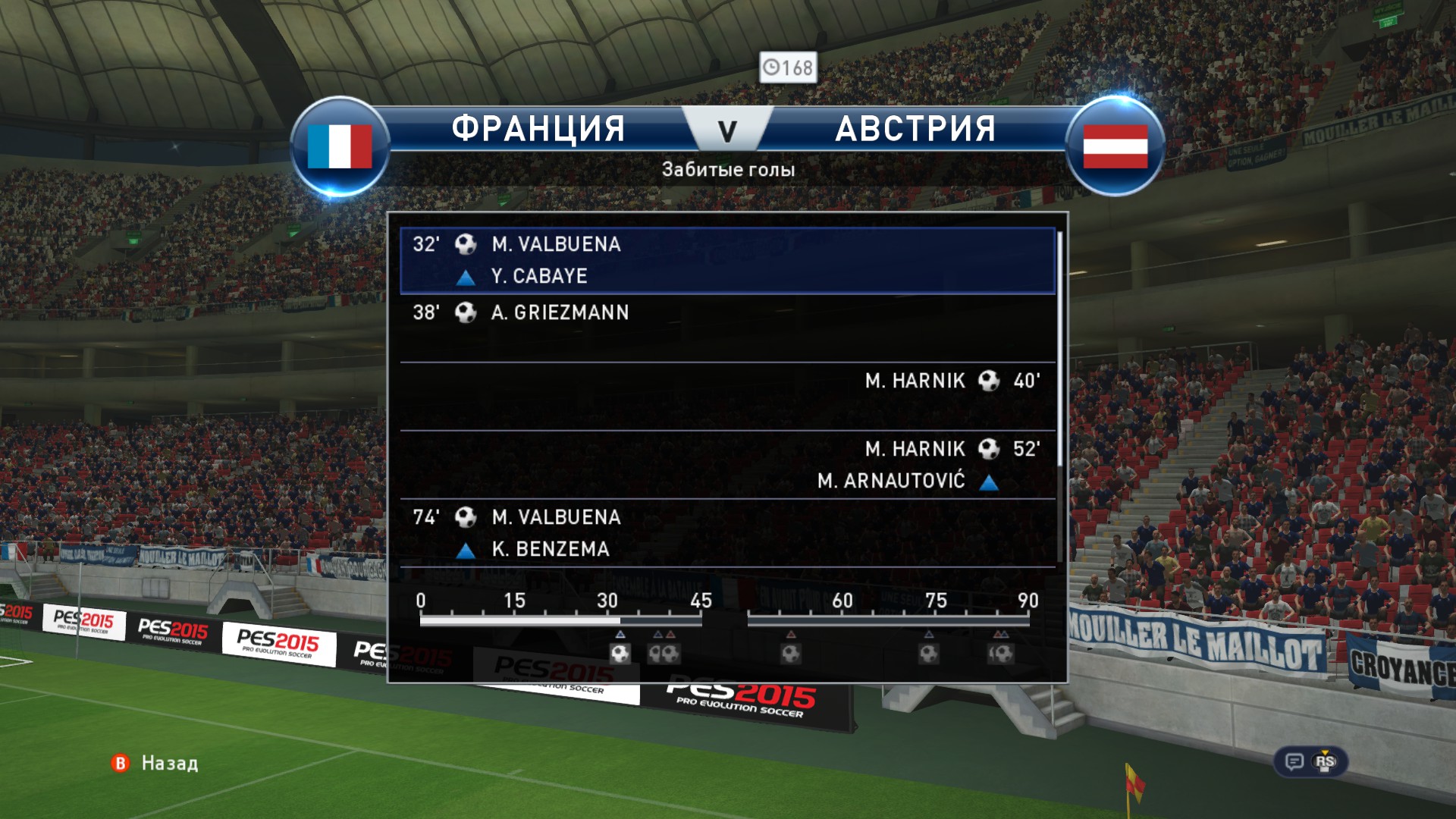The width and height of the screenshot is (1456, 819).
Task: Select the double-ball marker before half-time
Action: coord(664,653)
